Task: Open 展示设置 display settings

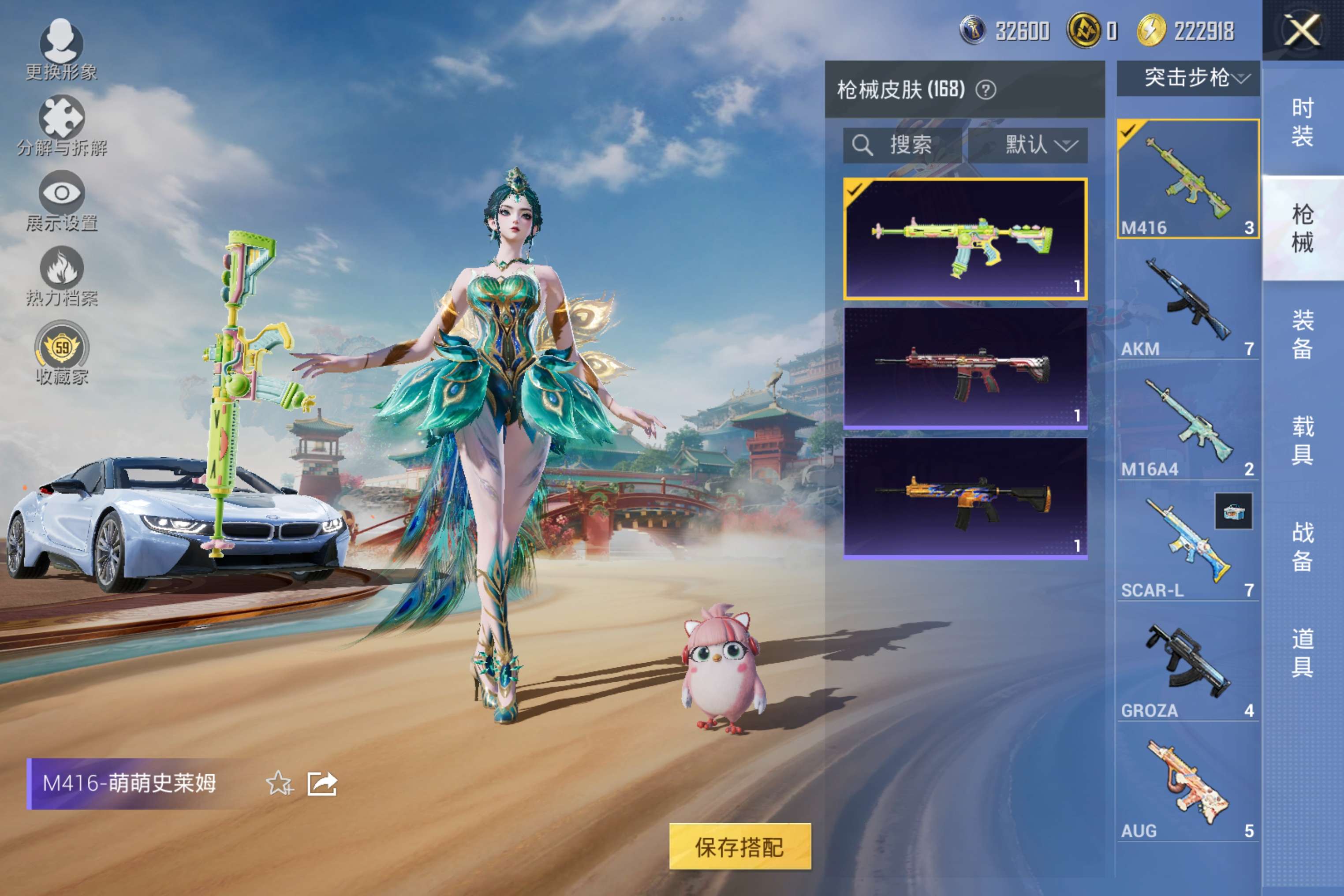Action: (x=61, y=200)
